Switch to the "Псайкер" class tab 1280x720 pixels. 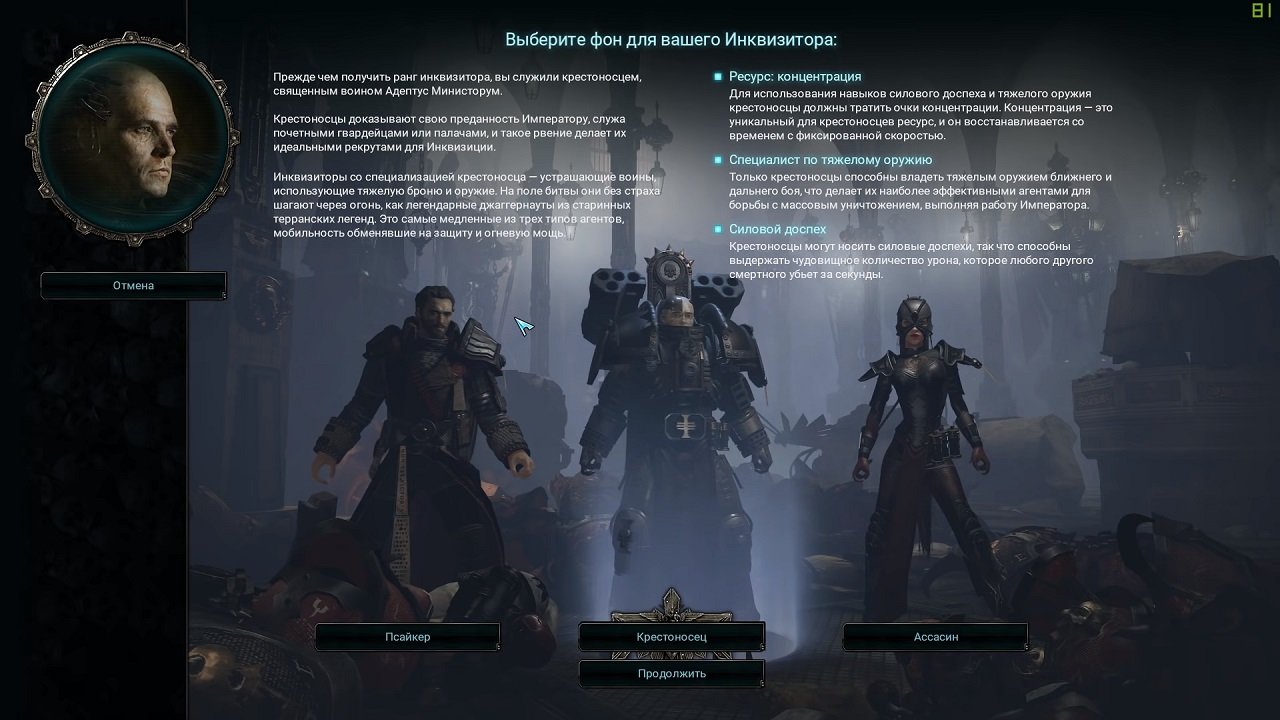pyautogui.click(x=408, y=636)
